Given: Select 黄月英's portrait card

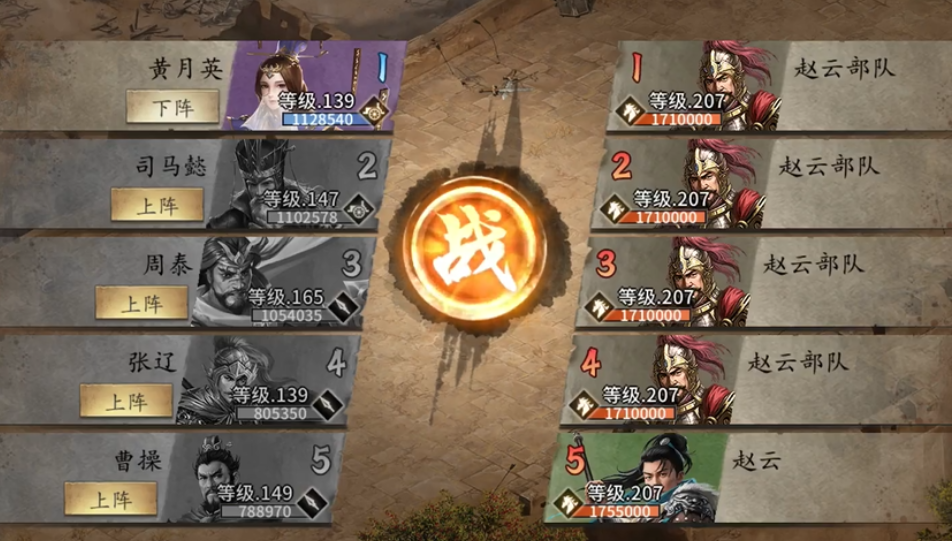Looking at the screenshot, I should click(x=300, y=85).
